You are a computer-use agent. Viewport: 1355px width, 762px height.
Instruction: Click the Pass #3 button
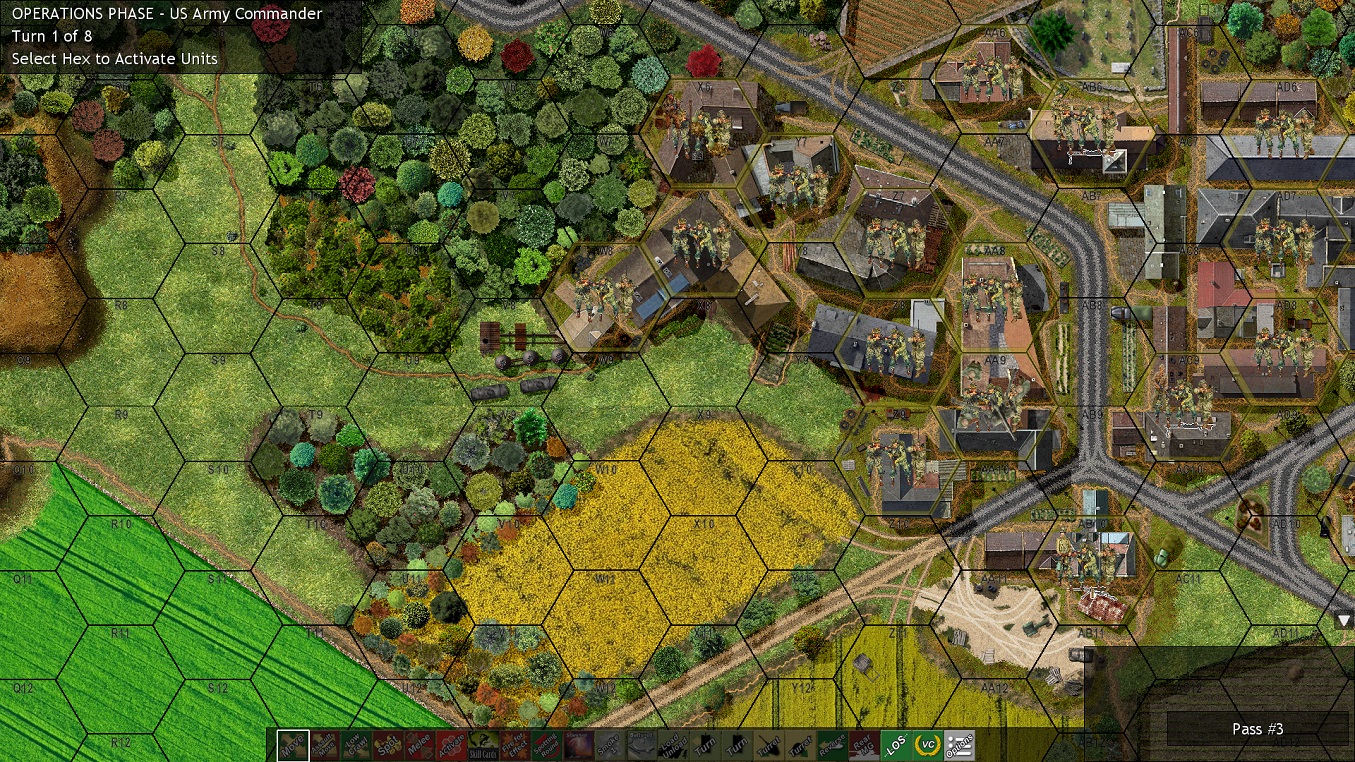pyautogui.click(x=1258, y=729)
